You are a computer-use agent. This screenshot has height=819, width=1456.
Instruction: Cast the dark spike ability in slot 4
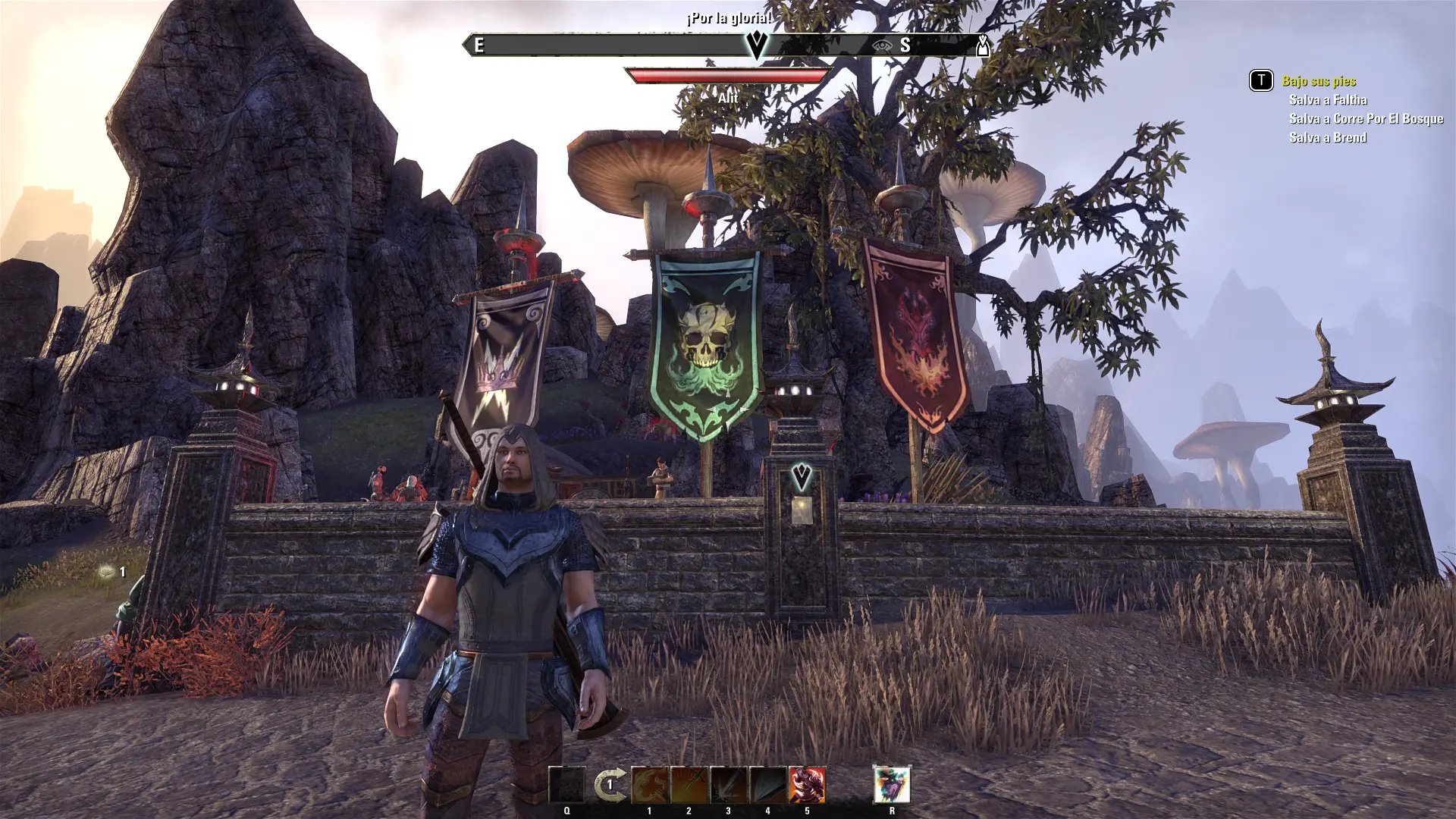pos(768,785)
